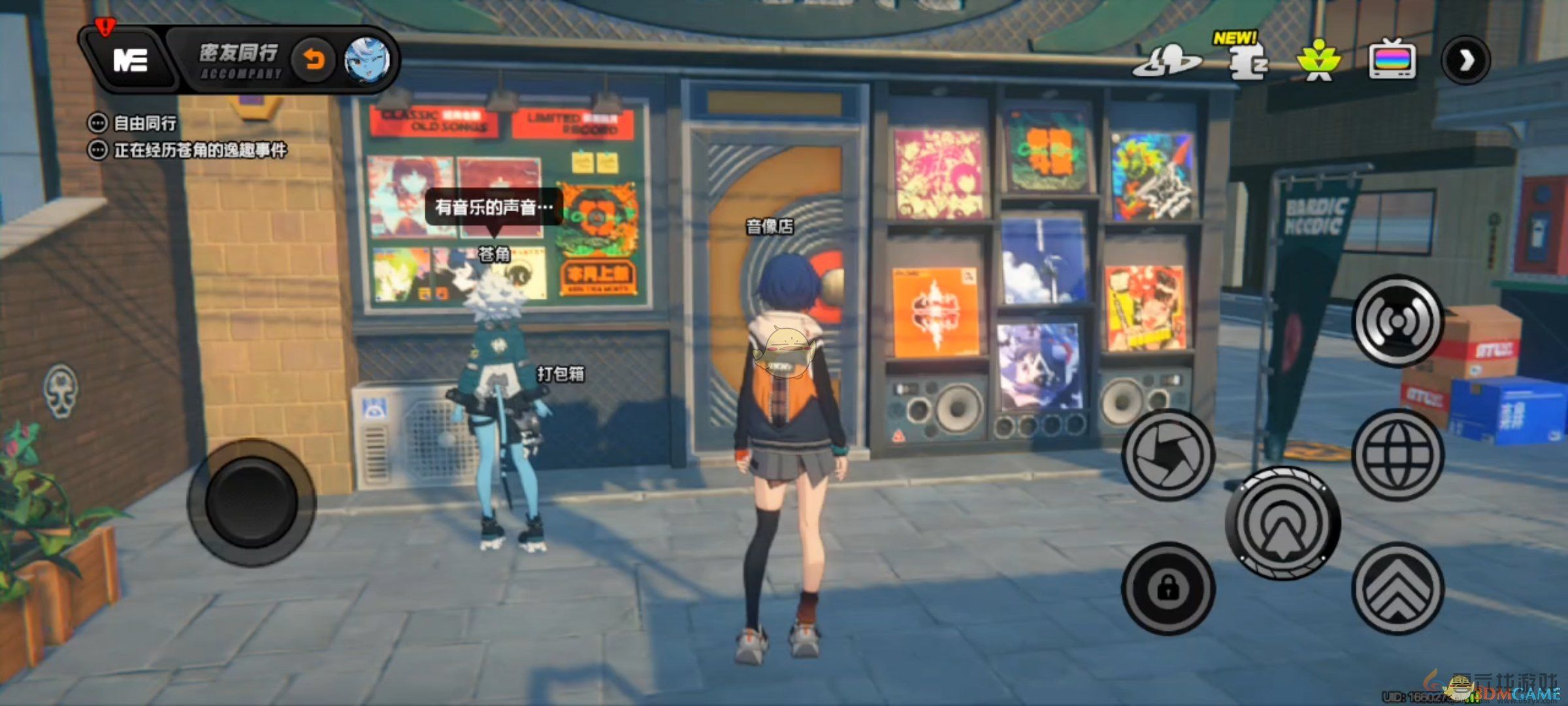Open the camera shutter button
The width and height of the screenshot is (1568, 706).
[1168, 454]
